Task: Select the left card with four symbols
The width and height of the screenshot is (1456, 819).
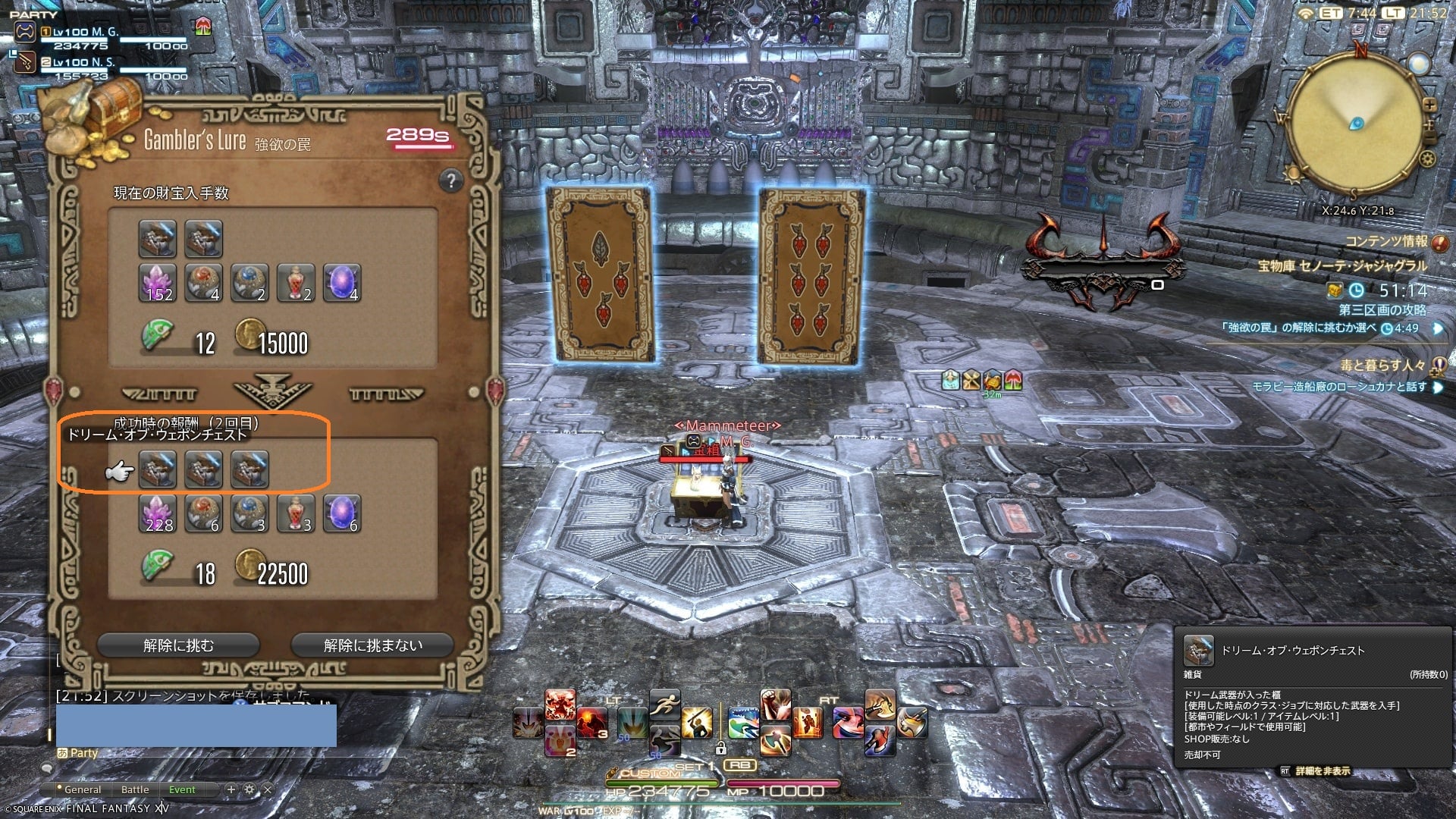Action: 598,273
